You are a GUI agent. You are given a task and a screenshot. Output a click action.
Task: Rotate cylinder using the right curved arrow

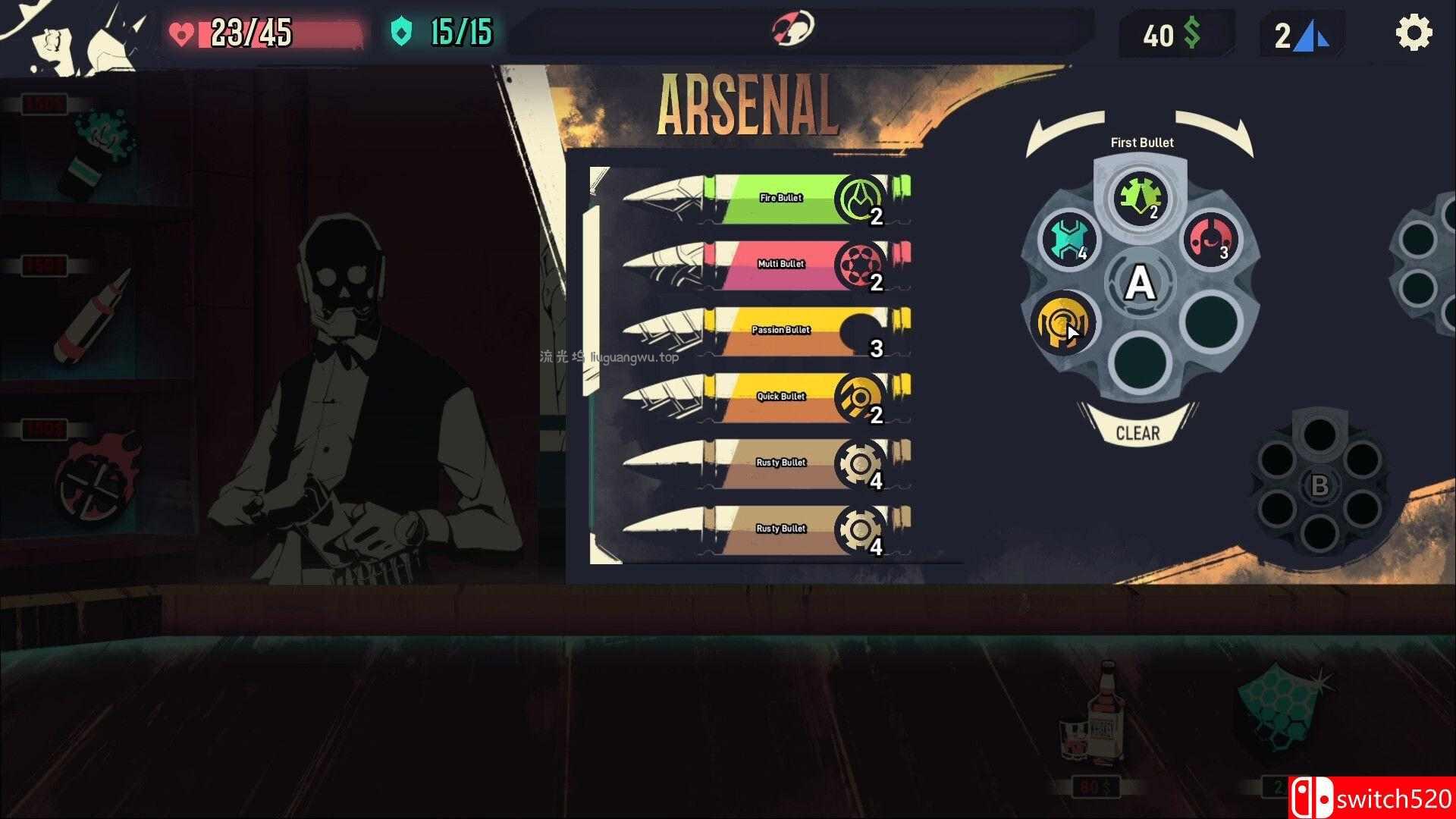pyautogui.click(x=1216, y=131)
